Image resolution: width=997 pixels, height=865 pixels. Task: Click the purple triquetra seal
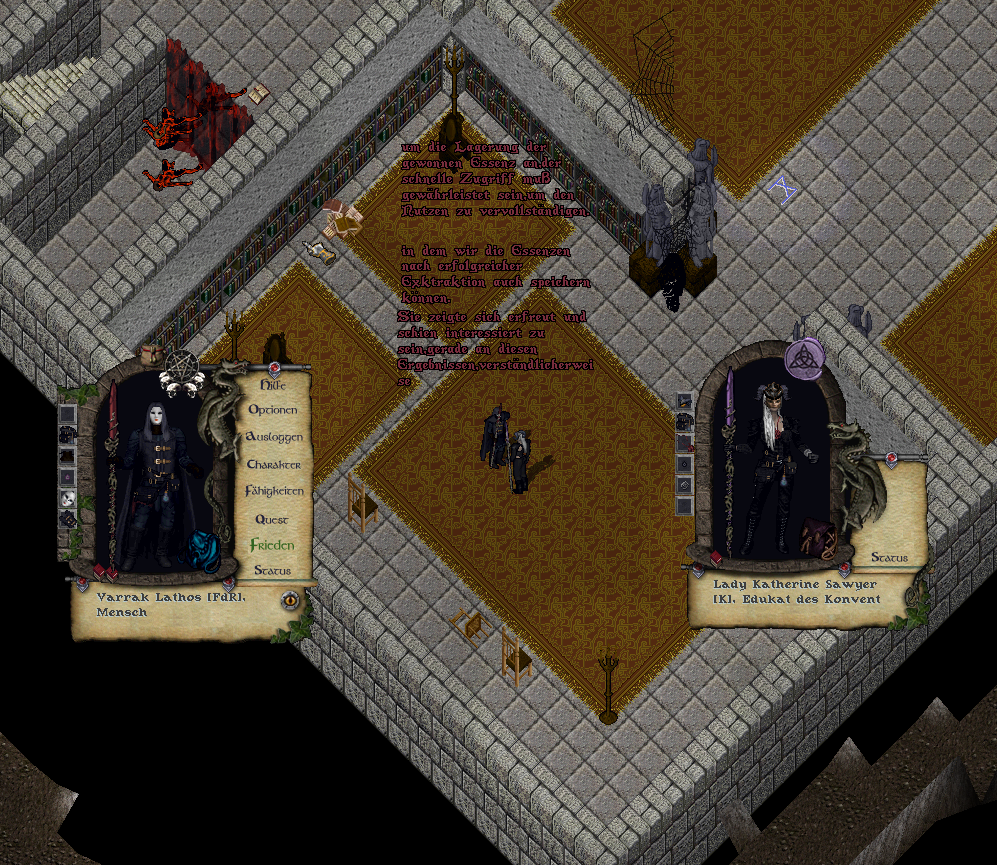click(x=803, y=359)
